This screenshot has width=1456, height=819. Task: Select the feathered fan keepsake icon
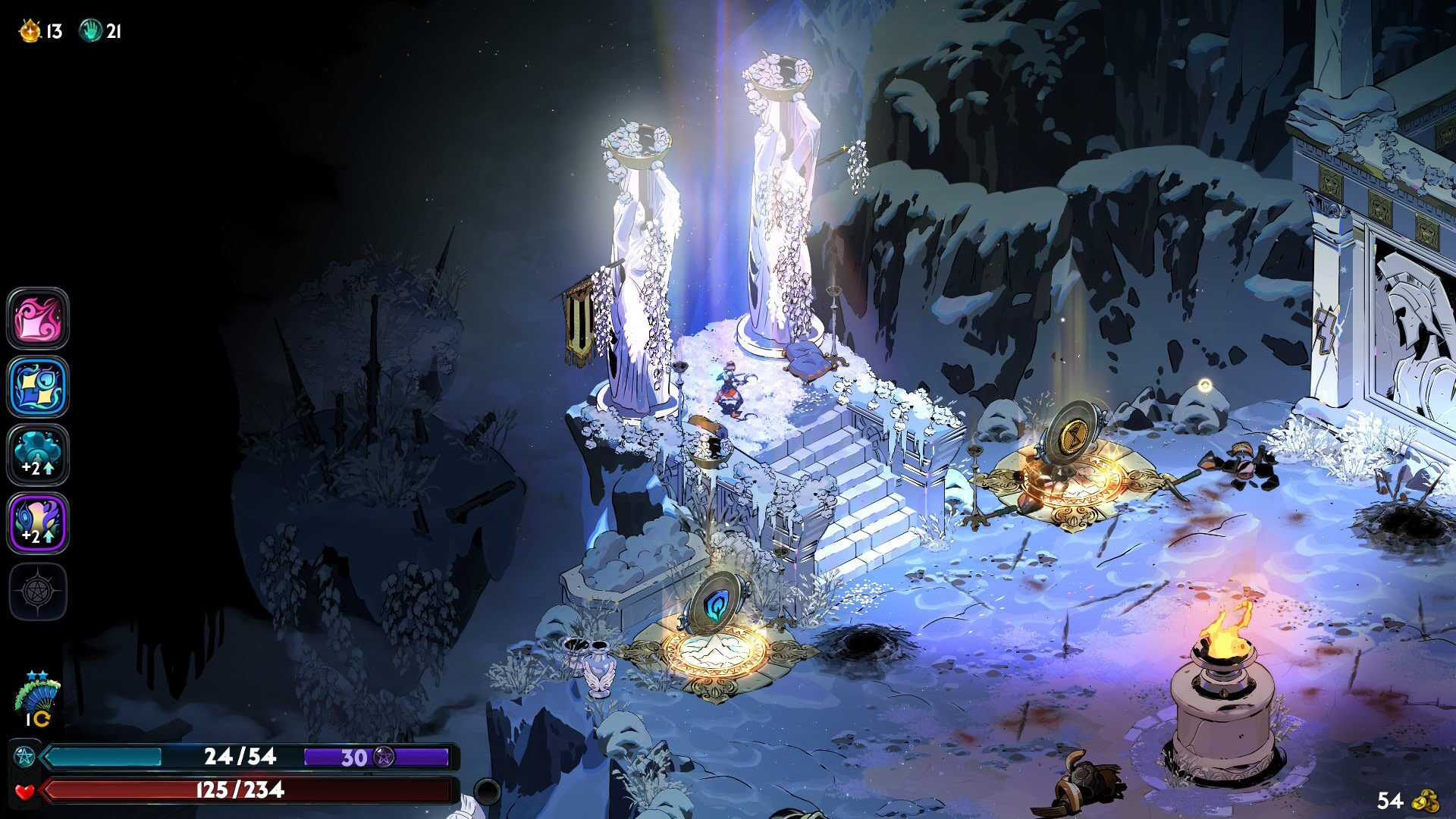click(37, 694)
